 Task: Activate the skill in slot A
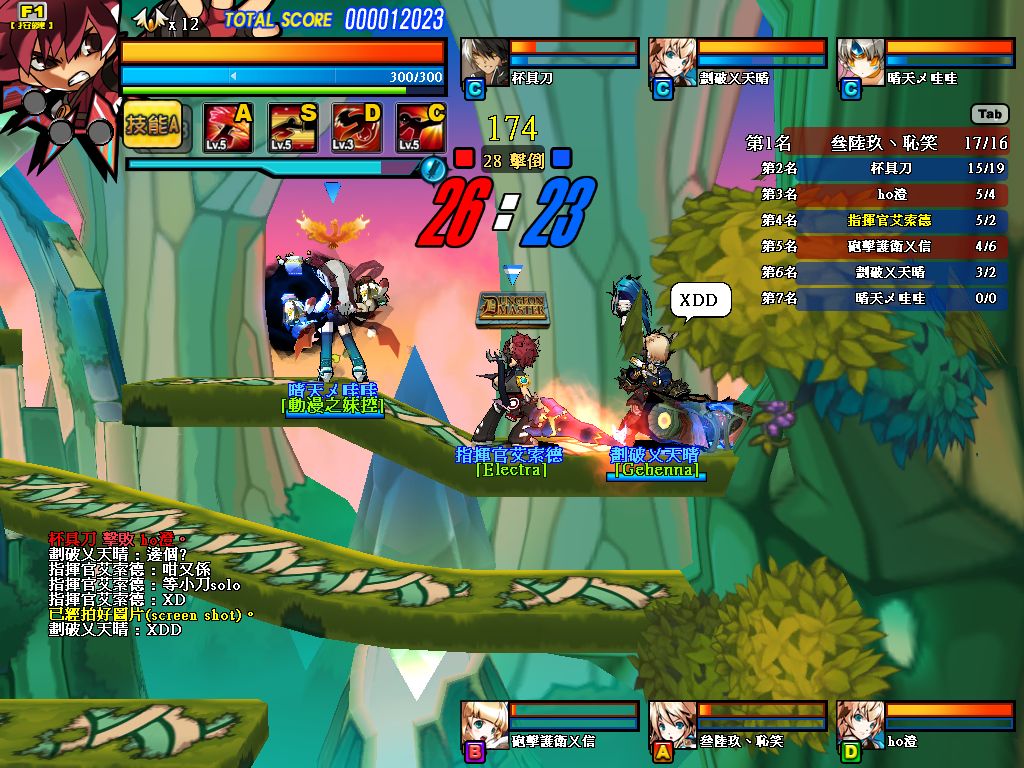pos(227,127)
